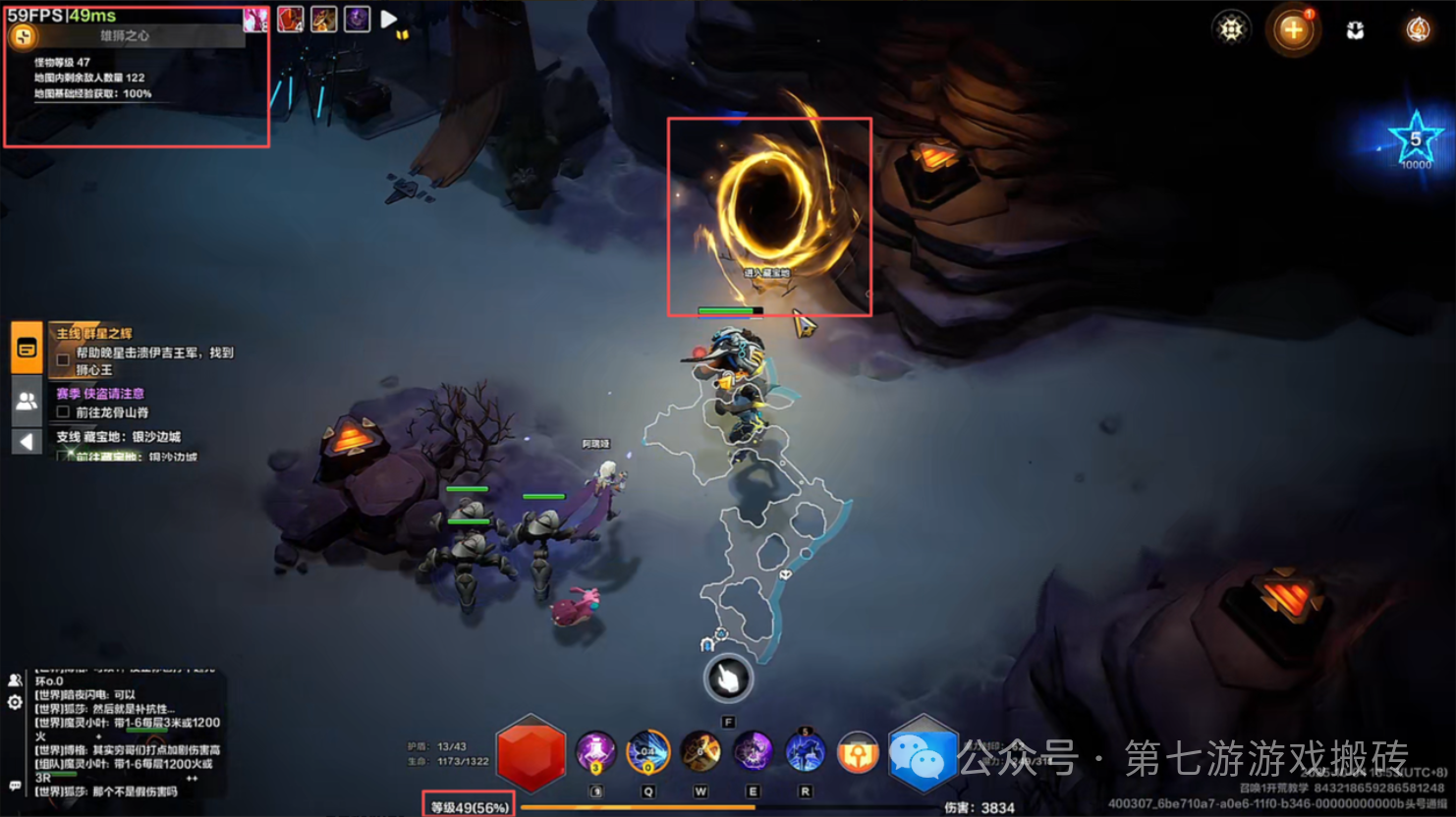Activate the W golden whirl ability
This screenshot has height=817, width=1456.
pyautogui.click(x=700, y=753)
